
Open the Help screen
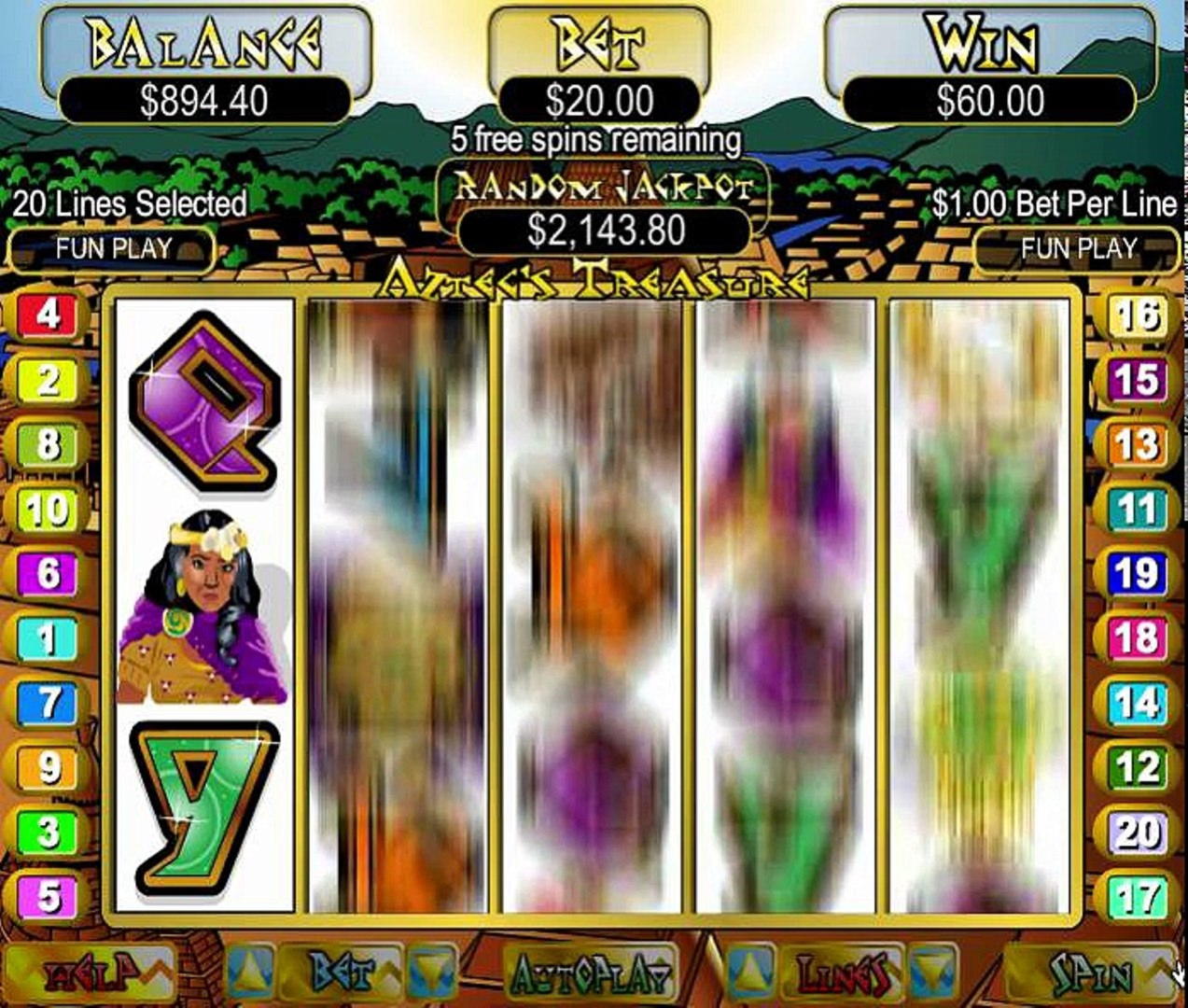click(x=95, y=974)
